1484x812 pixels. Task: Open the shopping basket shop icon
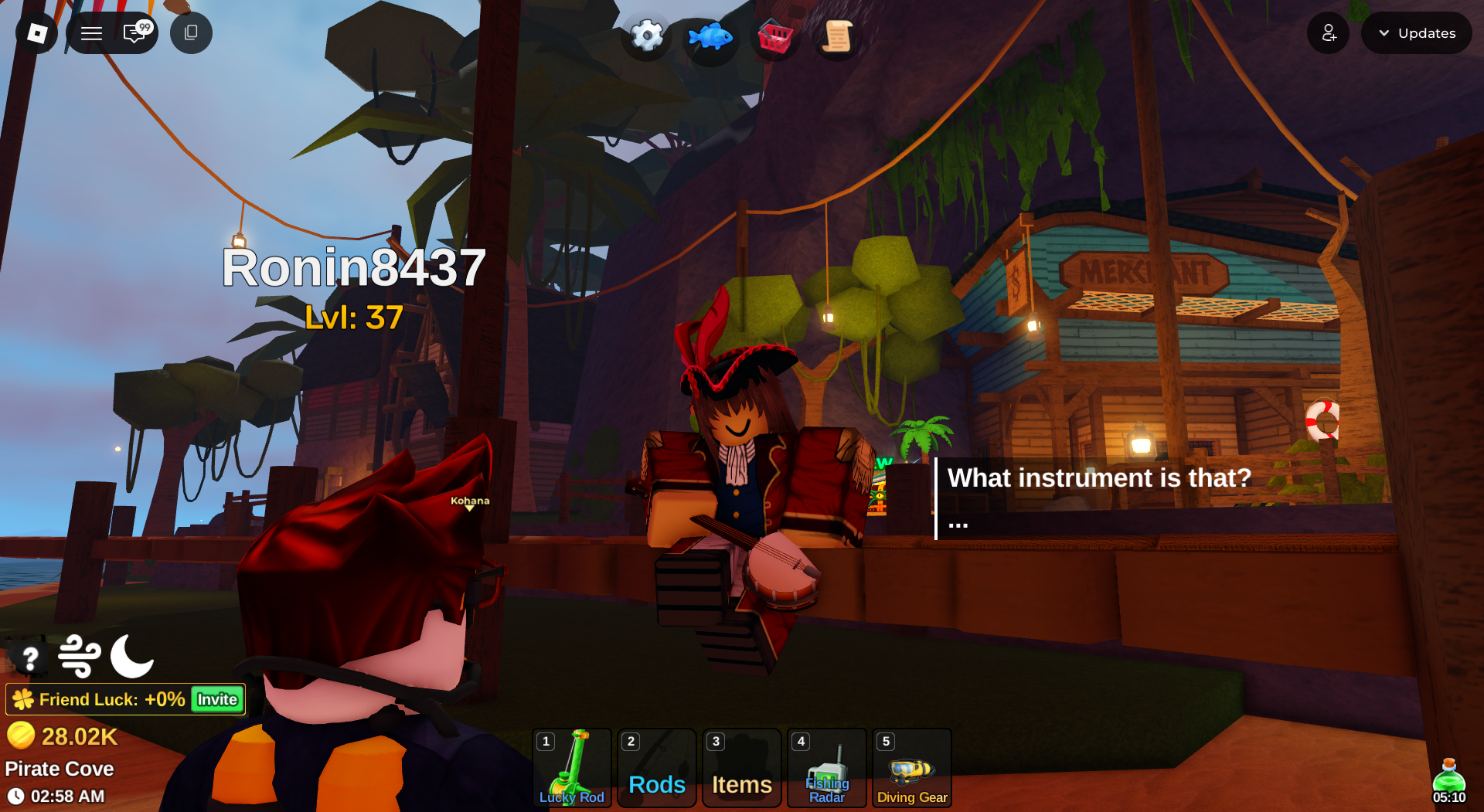coord(774,35)
